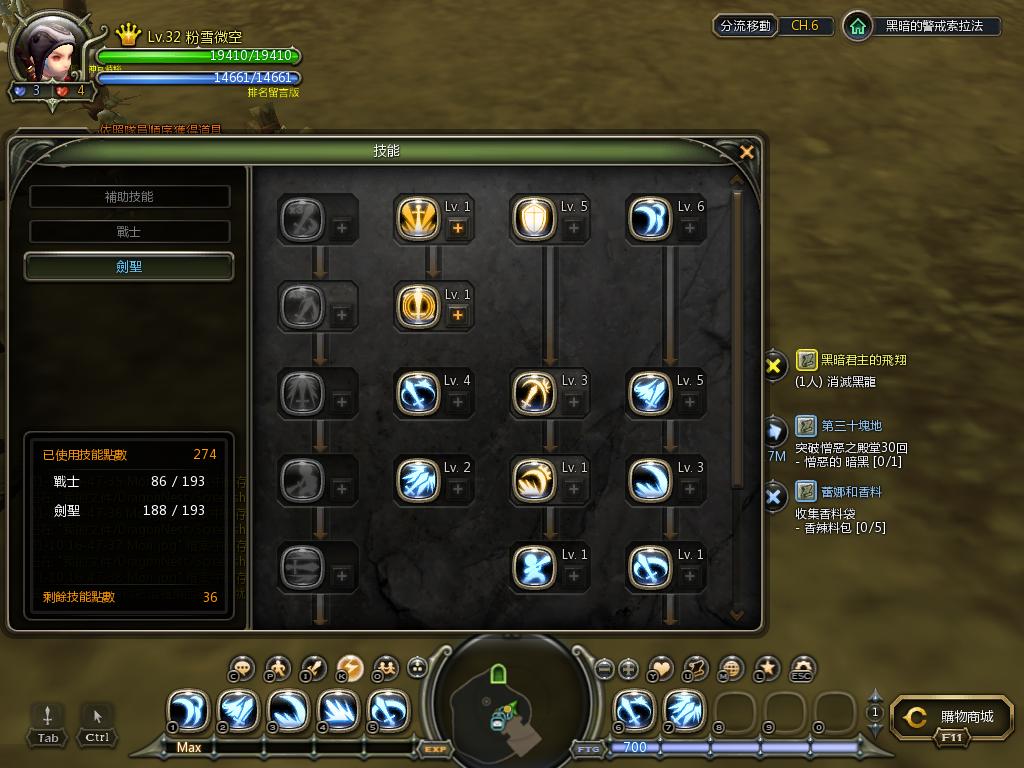Open the 戰士 skill tab
Viewport: 1024px width, 768px height.
click(x=129, y=232)
